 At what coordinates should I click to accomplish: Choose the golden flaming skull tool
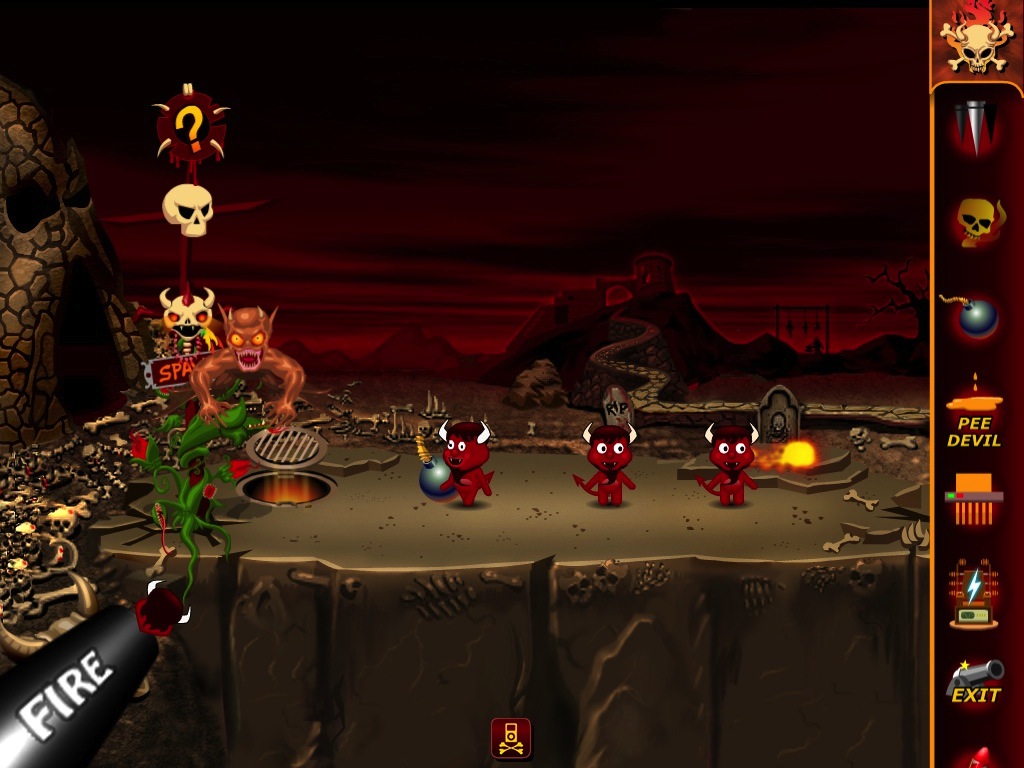point(975,221)
